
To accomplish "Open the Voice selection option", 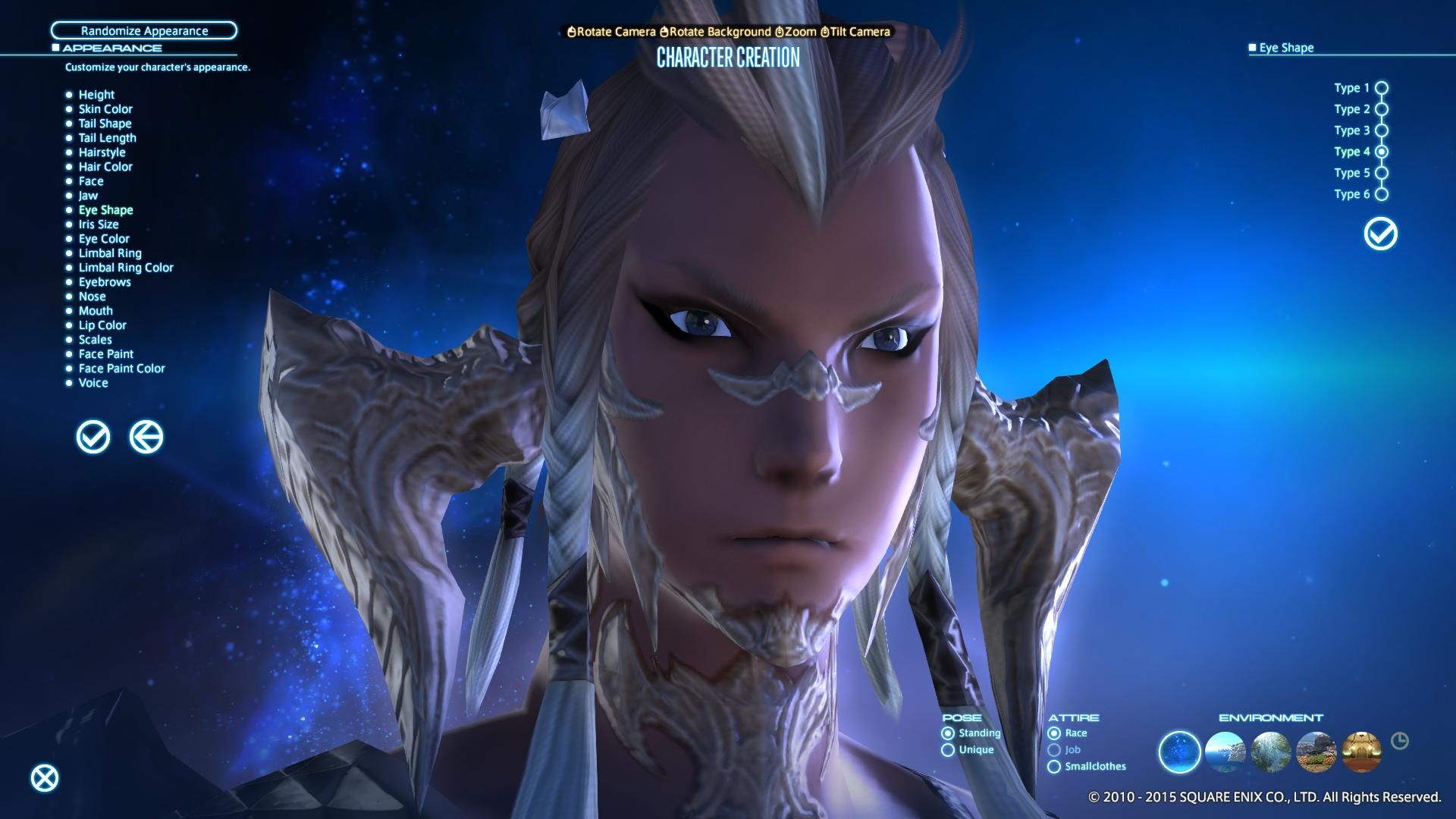I will click(93, 383).
